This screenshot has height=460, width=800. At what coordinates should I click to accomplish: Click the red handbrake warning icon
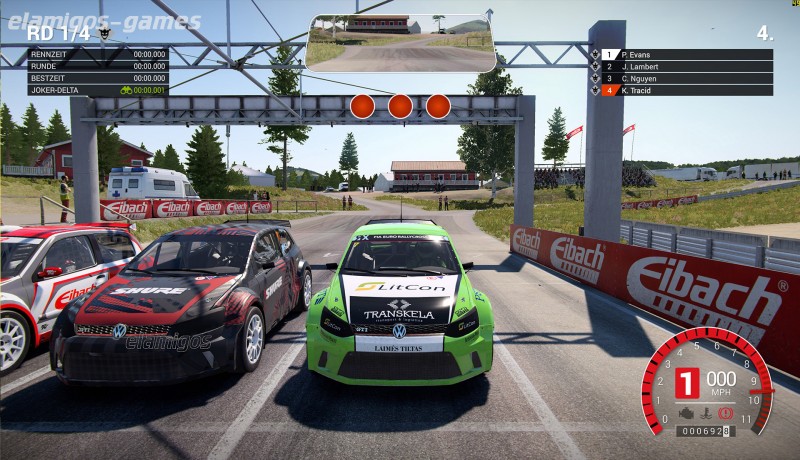tap(725, 412)
